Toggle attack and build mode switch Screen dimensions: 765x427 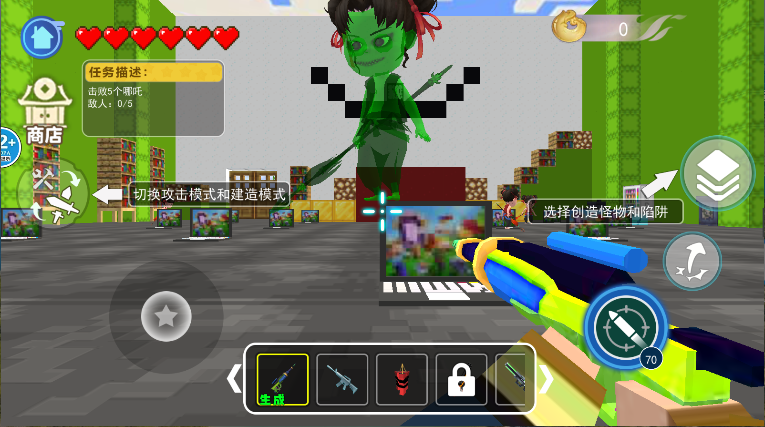(x=52, y=193)
